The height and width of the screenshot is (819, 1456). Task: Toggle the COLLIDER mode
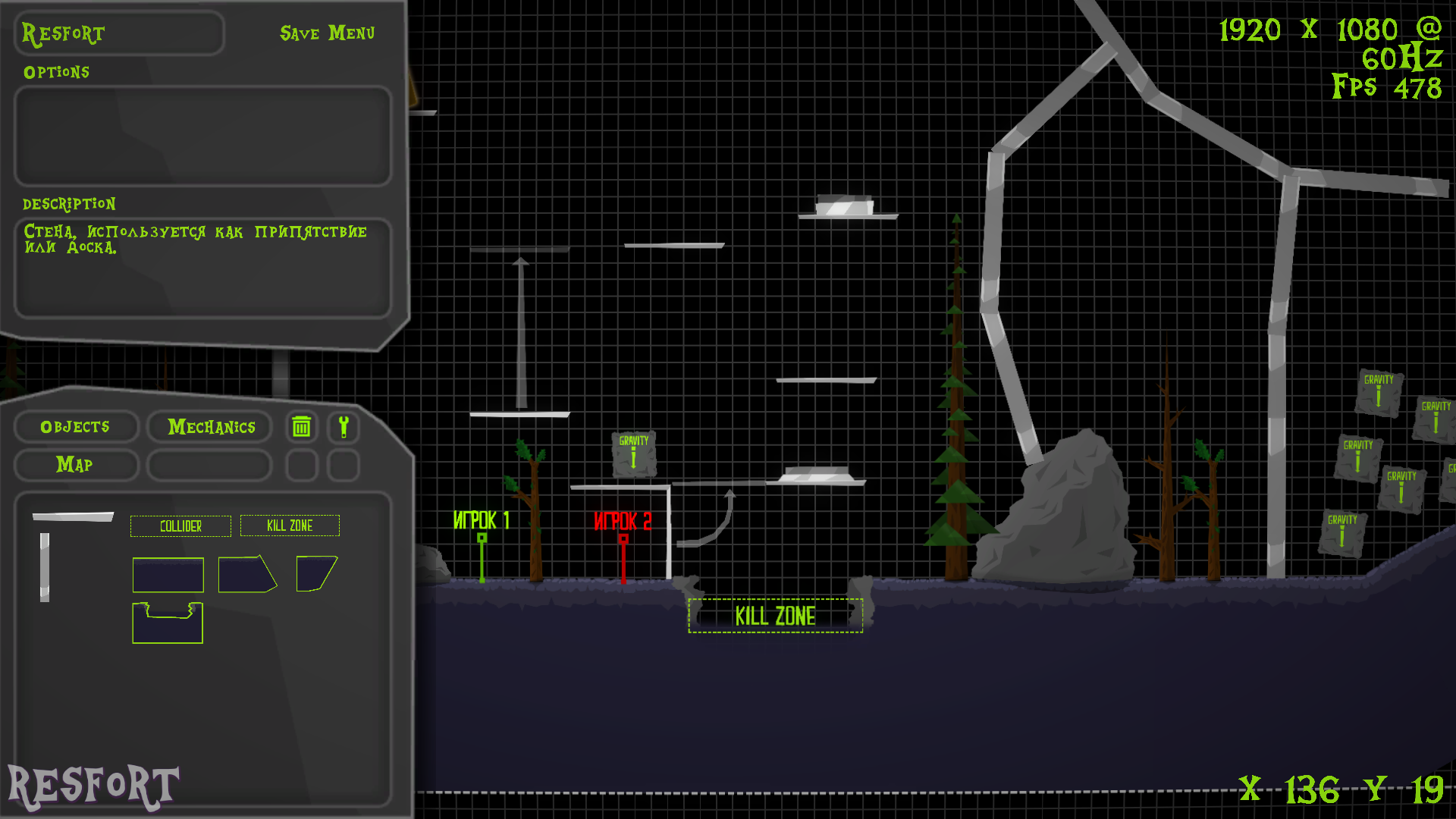180,526
